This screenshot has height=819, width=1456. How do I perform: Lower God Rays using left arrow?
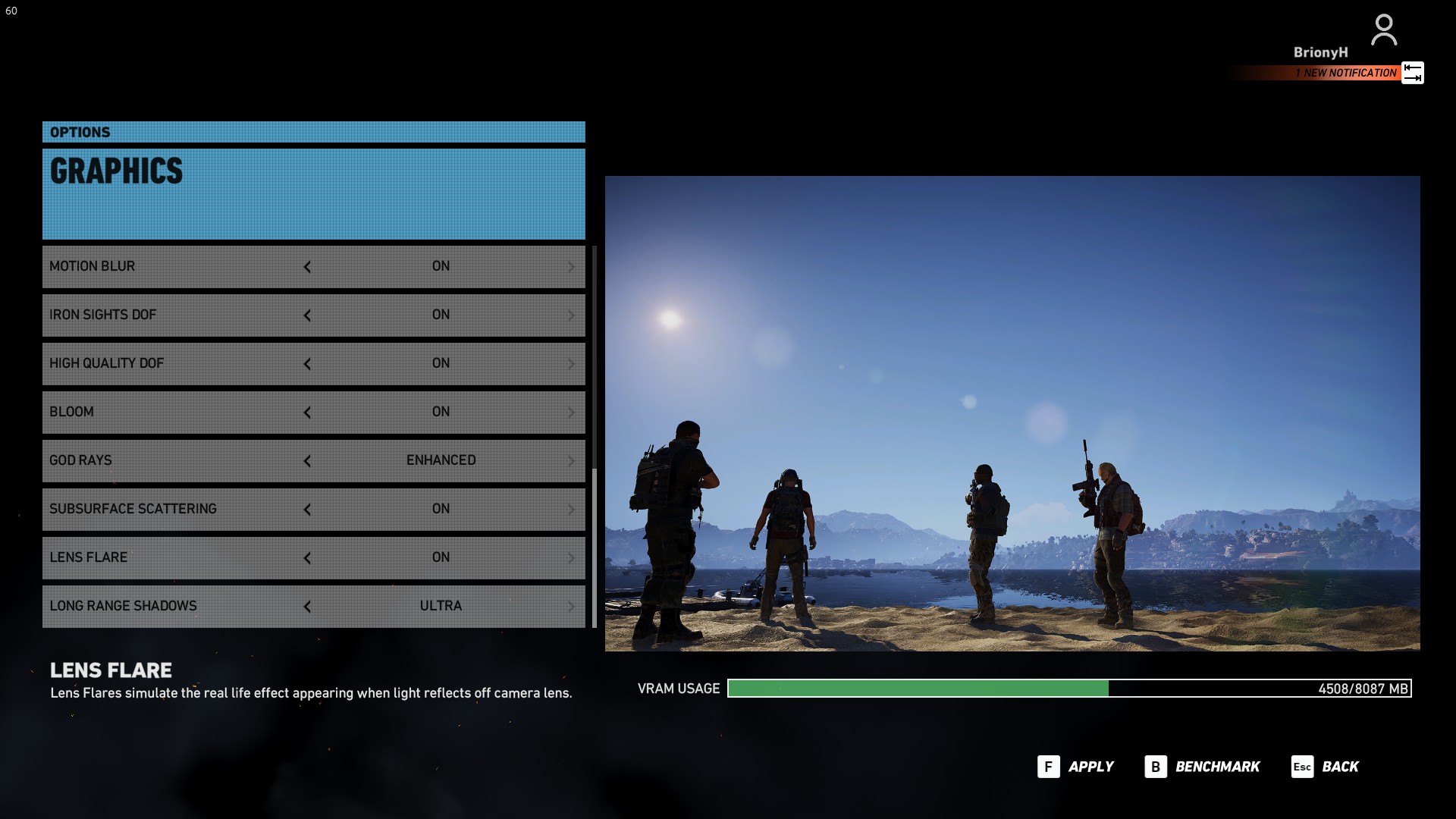[x=307, y=461]
